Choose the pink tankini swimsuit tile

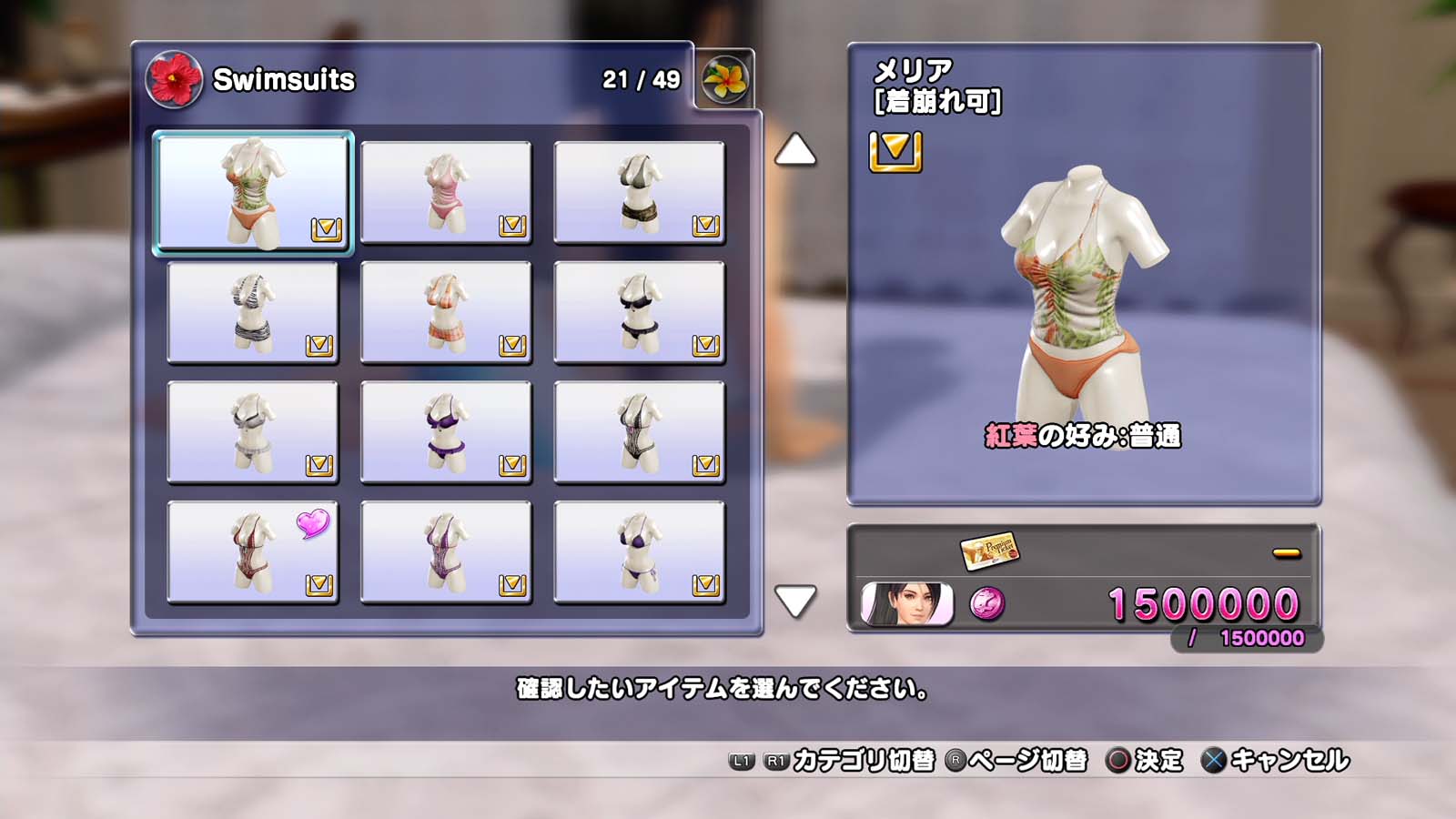[446, 192]
